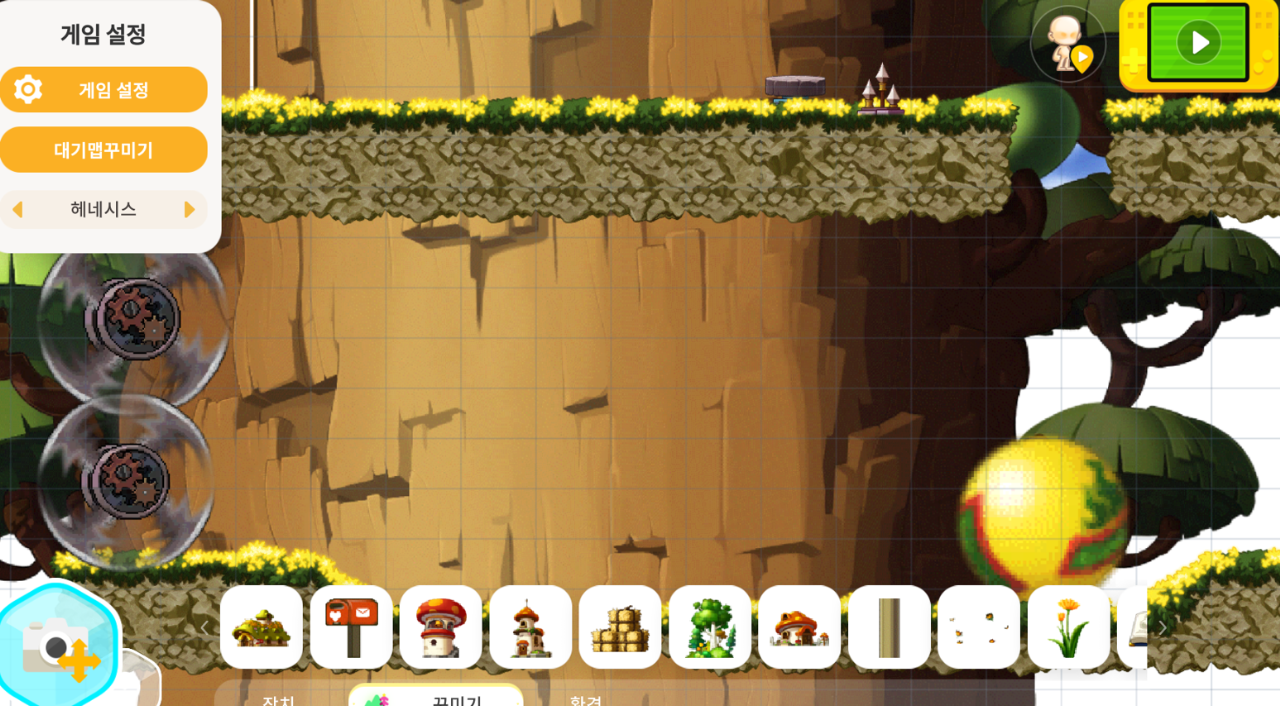Click the 대기맵꾸미기 button
Viewport: 1280px width, 706px height.
tap(104, 150)
